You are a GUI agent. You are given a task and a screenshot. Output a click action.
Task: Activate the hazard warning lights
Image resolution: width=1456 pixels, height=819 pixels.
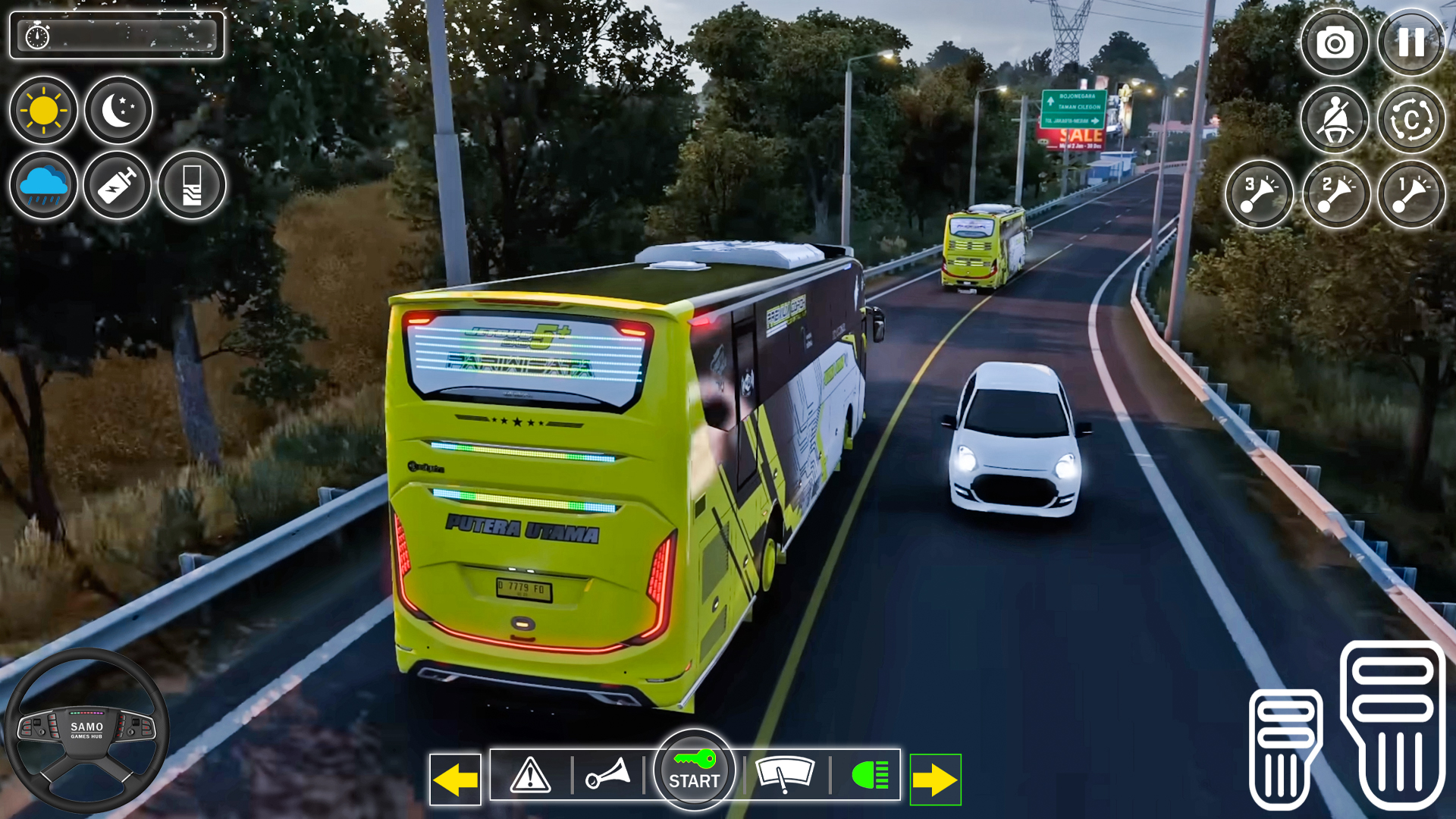click(x=531, y=775)
